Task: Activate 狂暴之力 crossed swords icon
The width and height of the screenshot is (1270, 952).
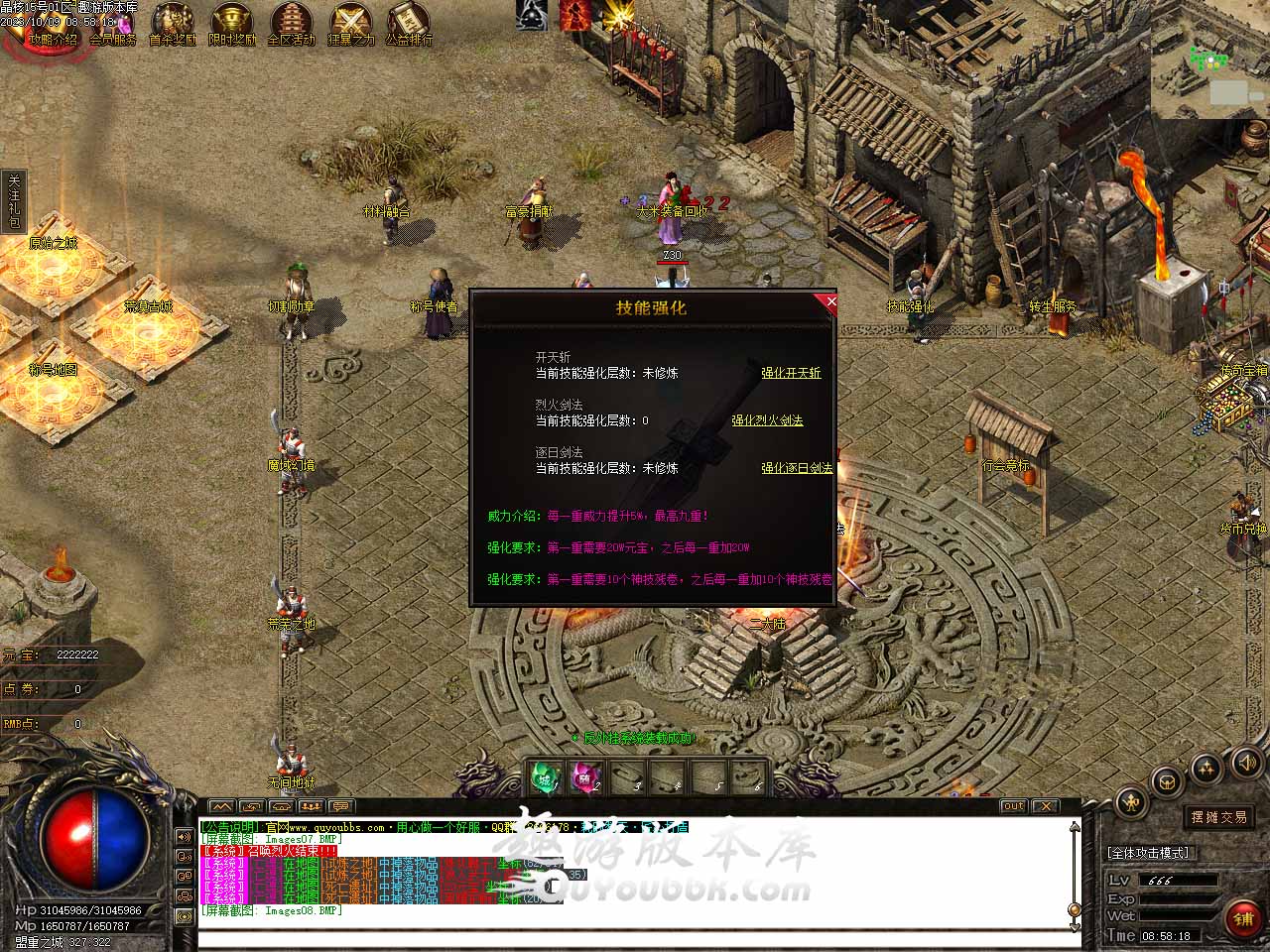Action: (350, 24)
